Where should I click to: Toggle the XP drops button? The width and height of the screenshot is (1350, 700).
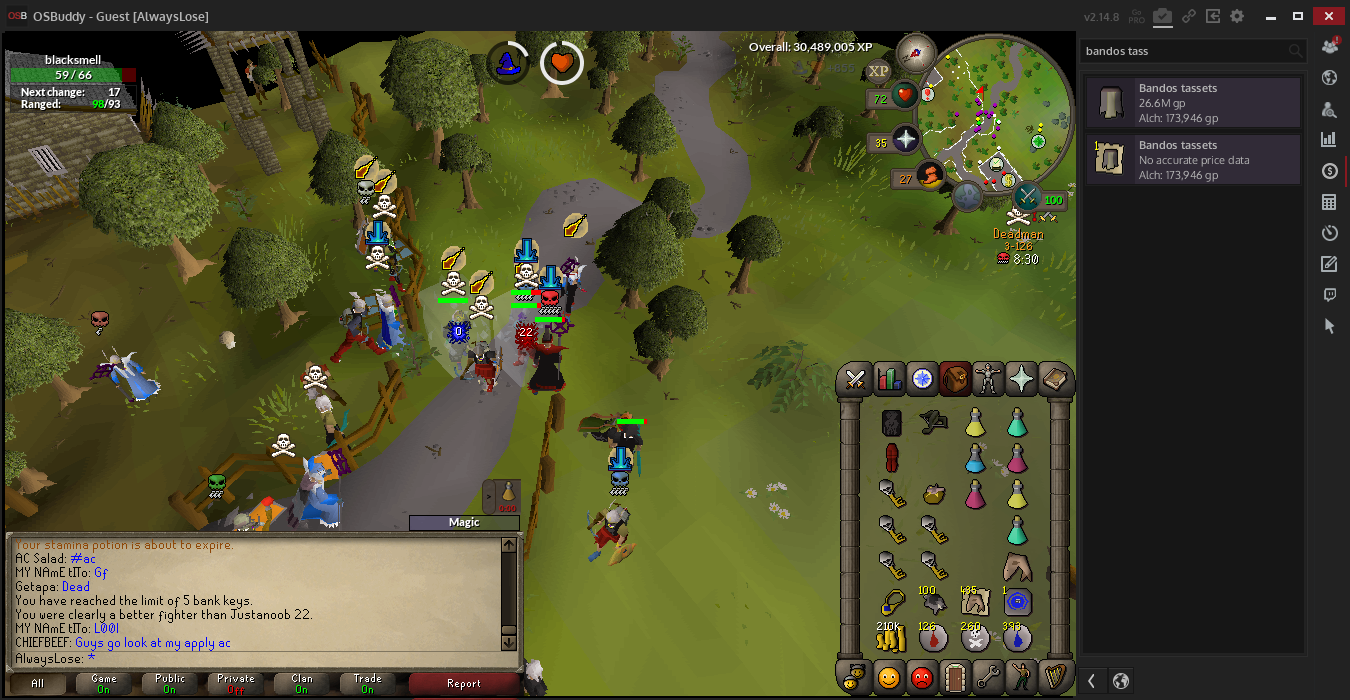878,71
